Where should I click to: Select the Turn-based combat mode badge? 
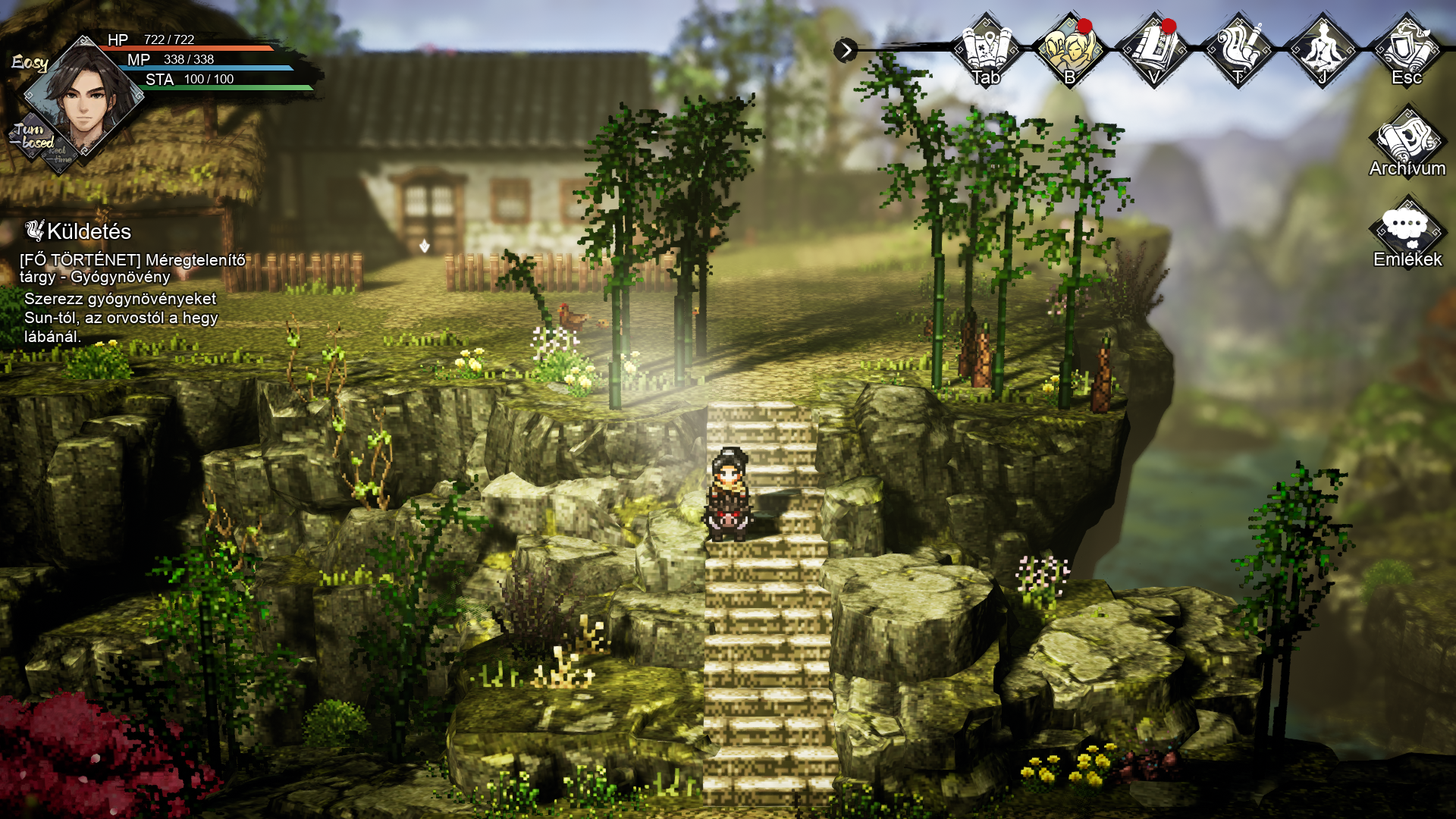coord(32,136)
